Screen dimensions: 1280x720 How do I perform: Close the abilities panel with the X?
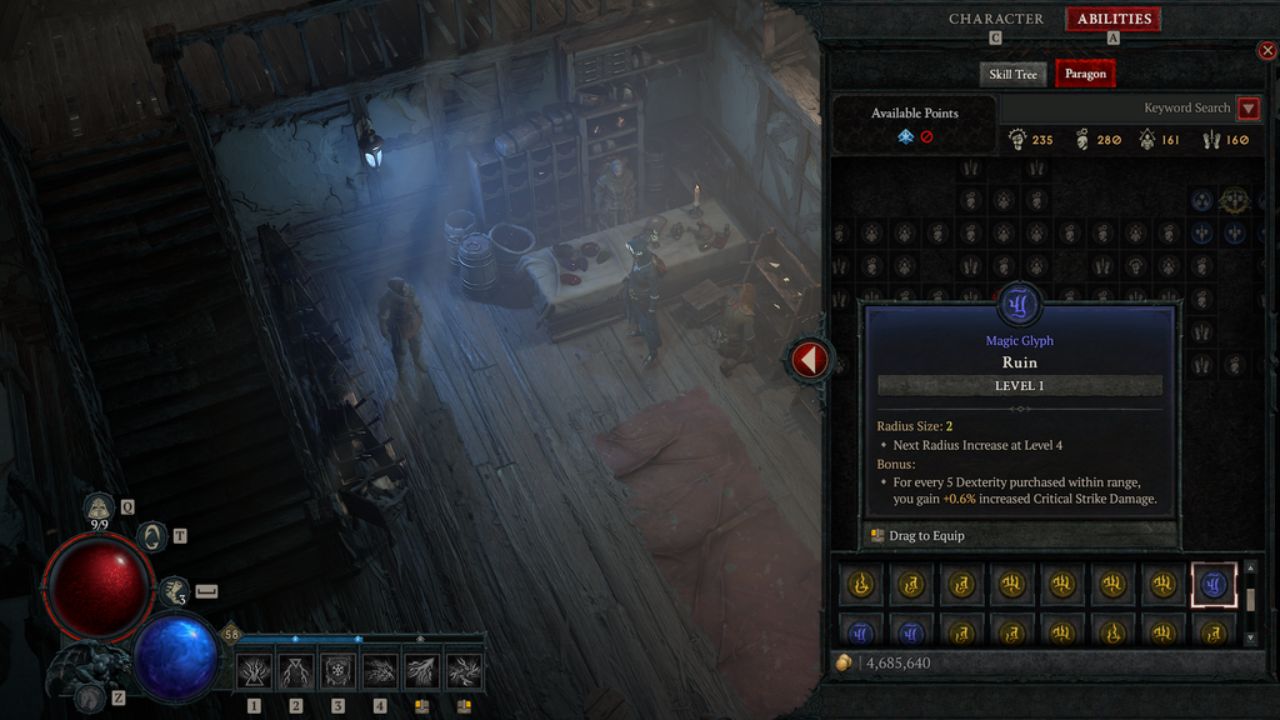pos(1269,51)
